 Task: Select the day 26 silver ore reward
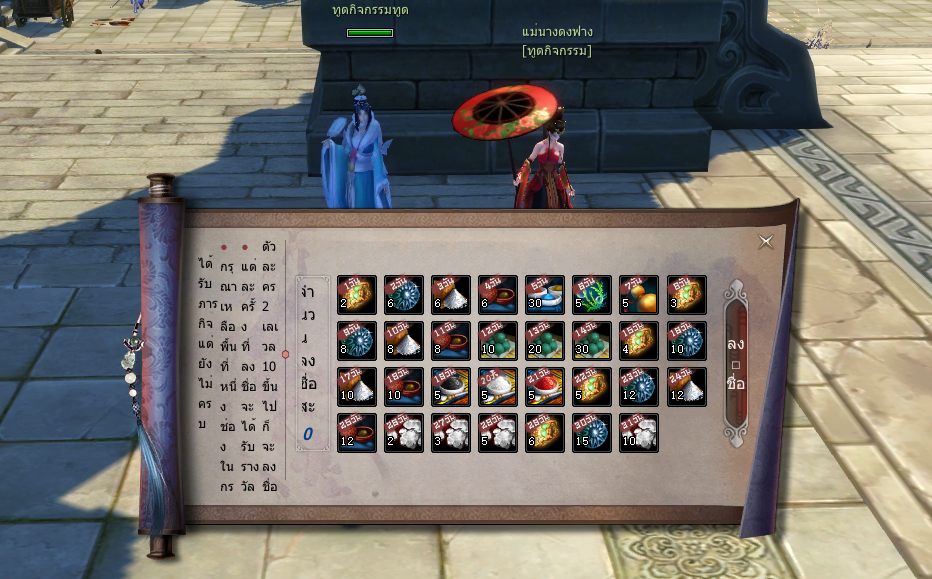click(x=404, y=432)
